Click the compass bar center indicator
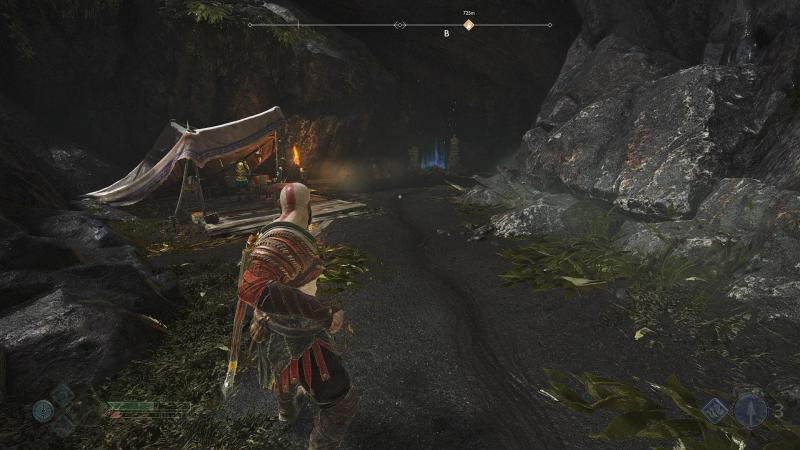 [400, 25]
